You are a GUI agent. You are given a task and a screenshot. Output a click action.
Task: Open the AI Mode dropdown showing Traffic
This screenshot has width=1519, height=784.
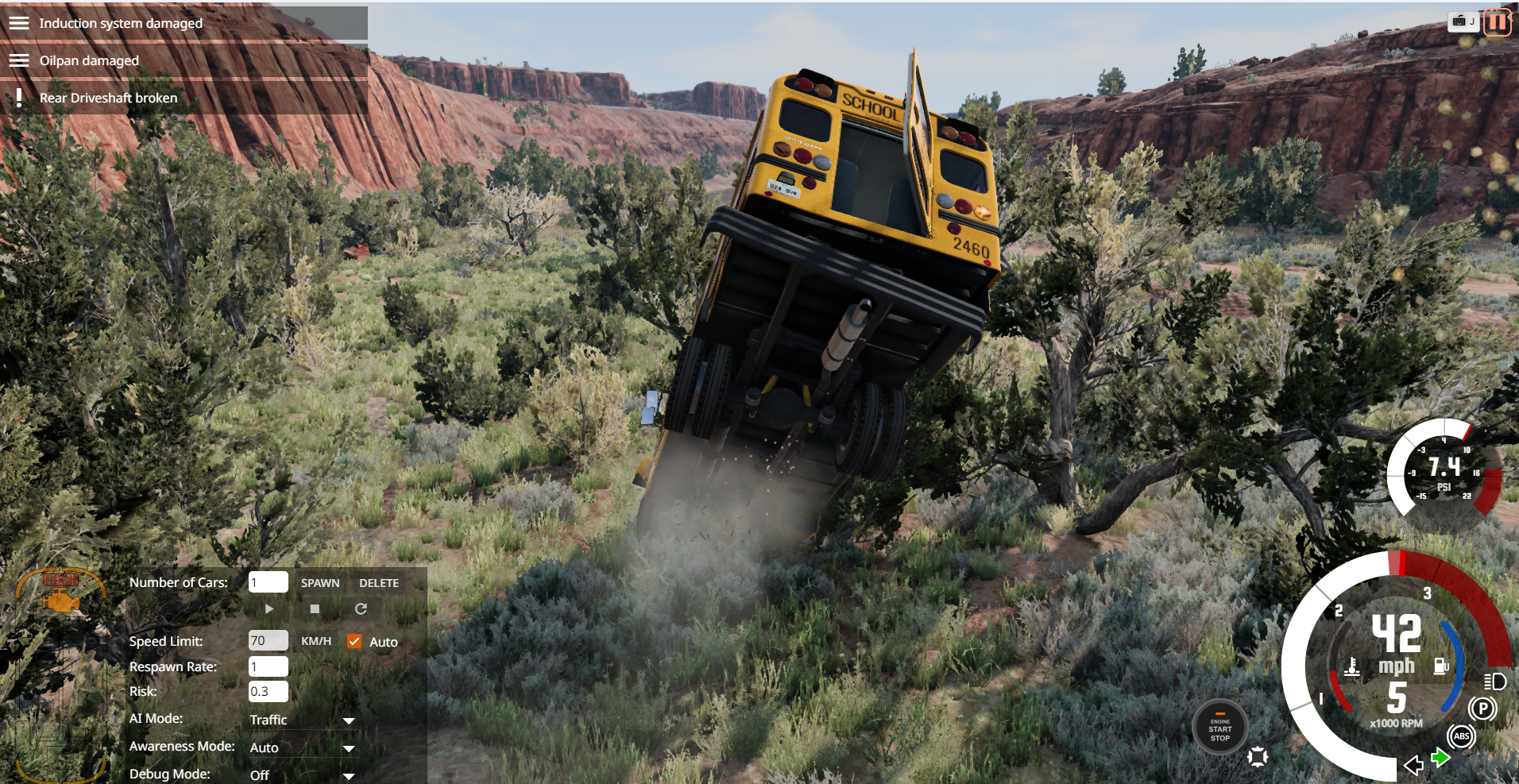pos(302,720)
